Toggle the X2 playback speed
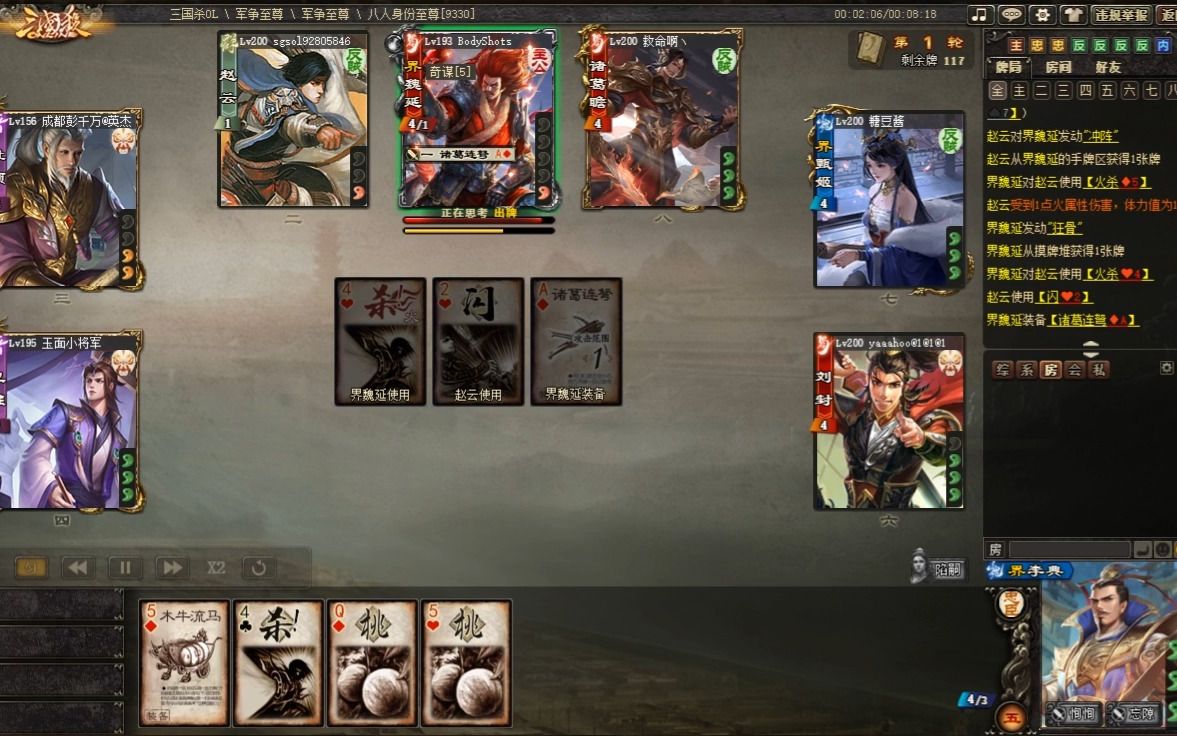Screen dimensions: 1177x736 click(x=216, y=568)
